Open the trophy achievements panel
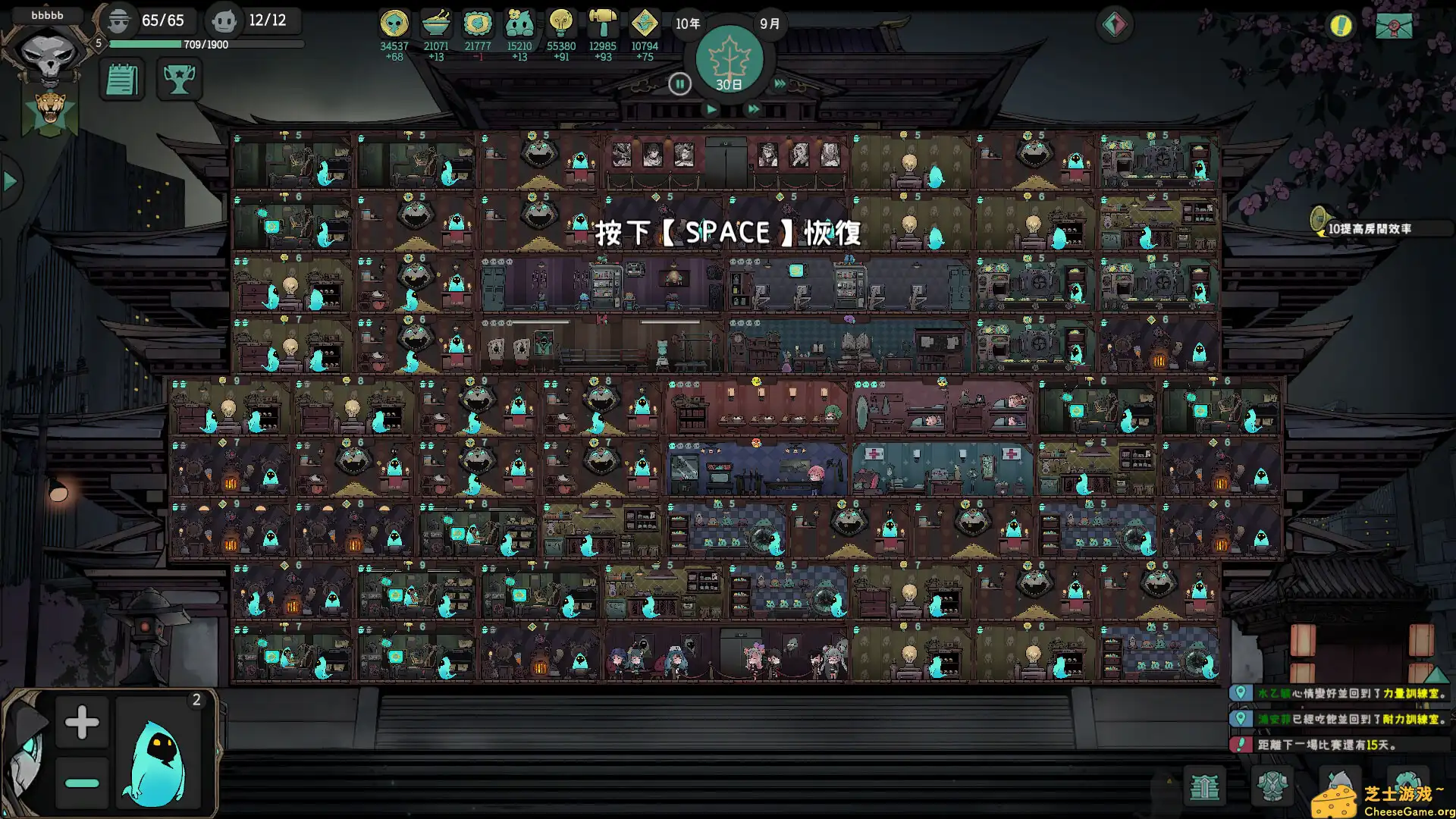This screenshot has width=1456, height=819. (x=180, y=79)
